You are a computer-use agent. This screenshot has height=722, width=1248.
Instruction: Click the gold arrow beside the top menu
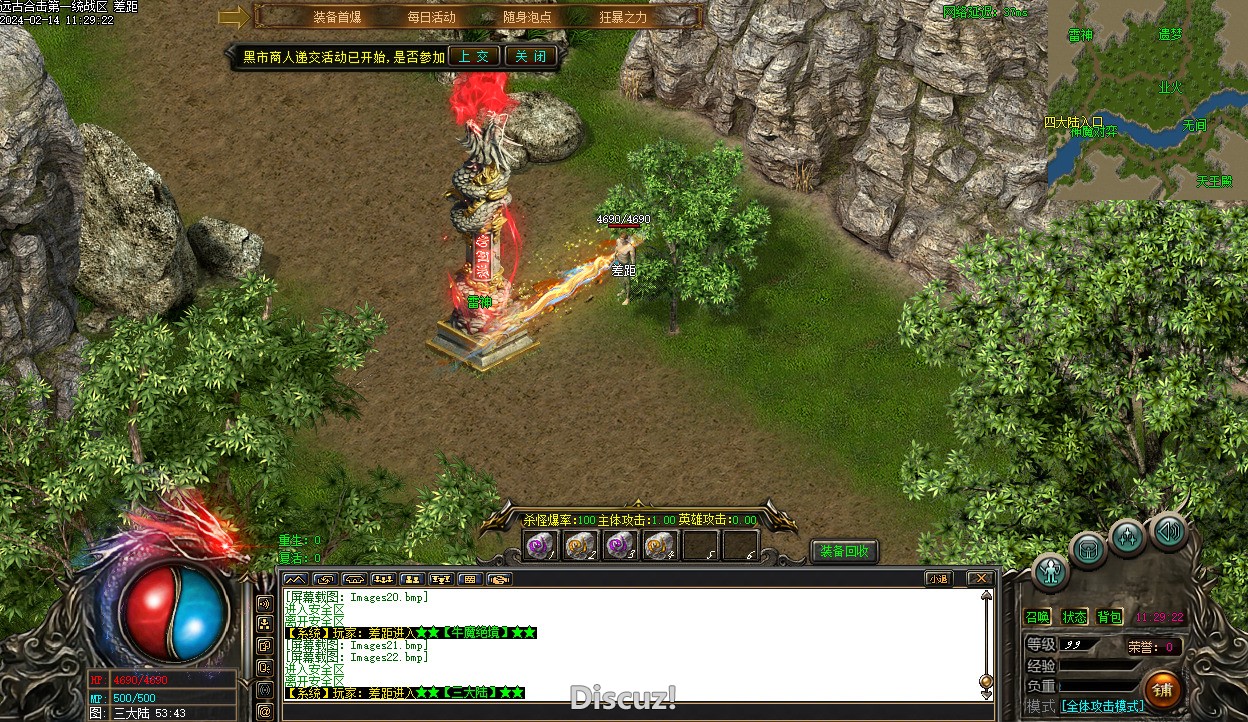[234, 17]
